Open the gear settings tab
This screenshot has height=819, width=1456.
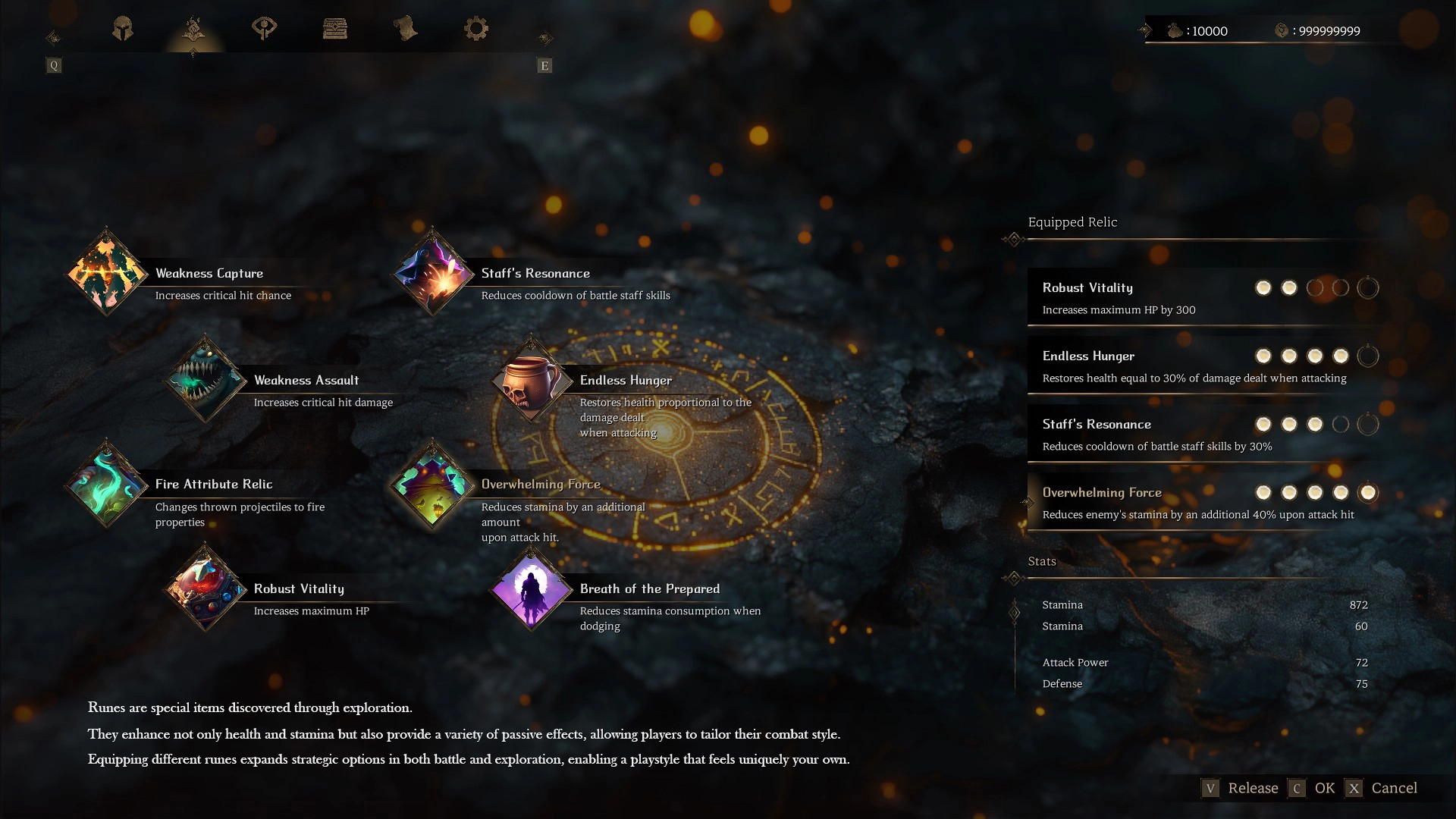tap(476, 30)
